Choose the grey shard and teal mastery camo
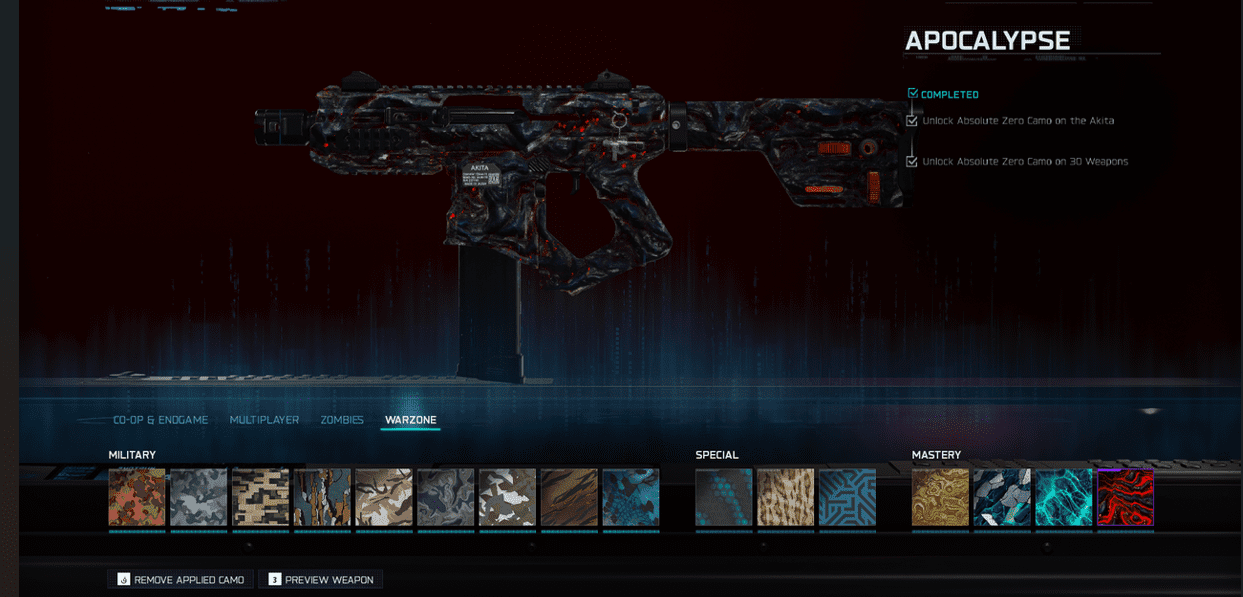The height and width of the screenshot is (597, 1243). click(x=1002, y=497)
